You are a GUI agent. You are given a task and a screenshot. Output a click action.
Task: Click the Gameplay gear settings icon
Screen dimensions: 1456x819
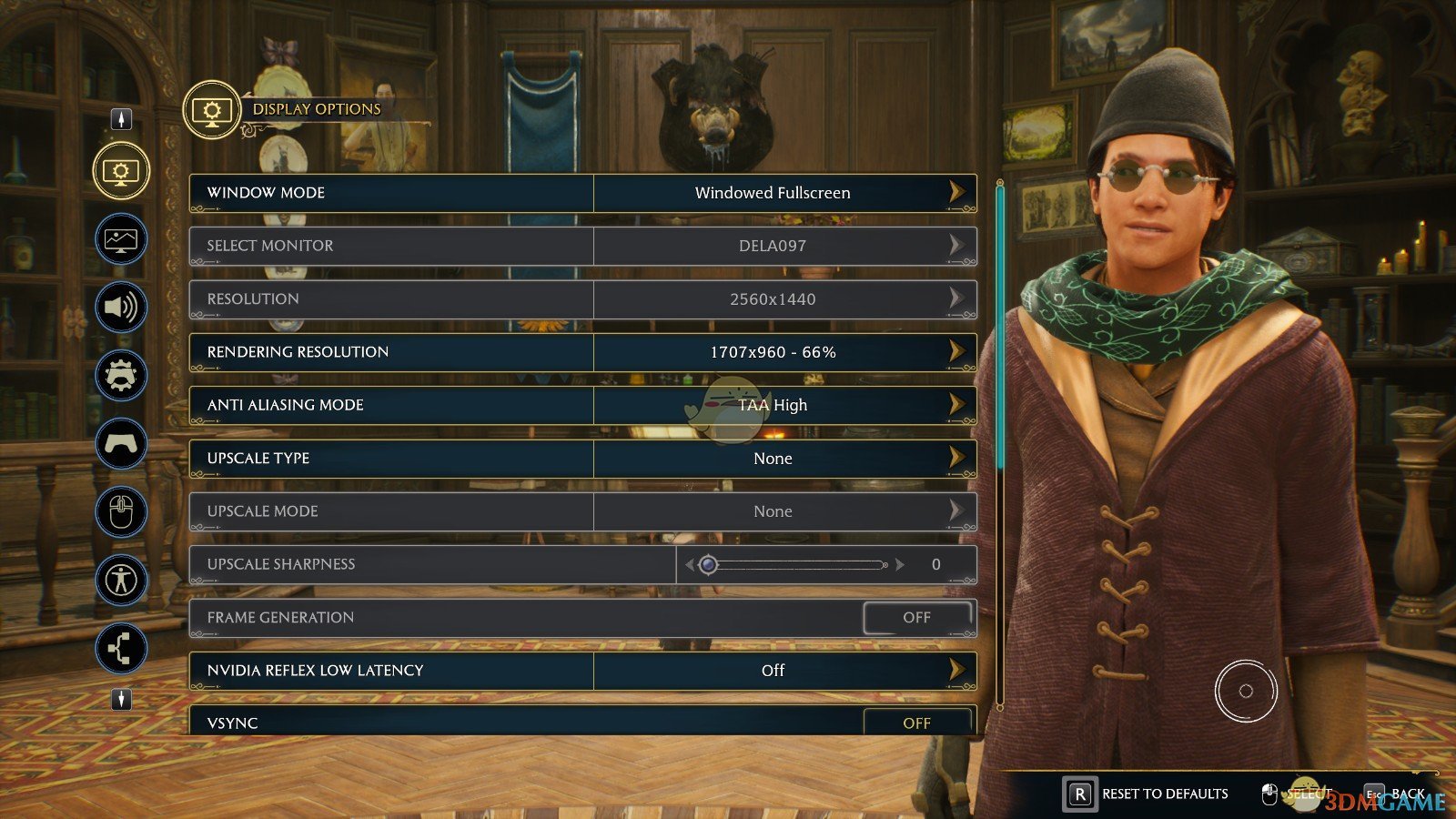pos(121,375)
